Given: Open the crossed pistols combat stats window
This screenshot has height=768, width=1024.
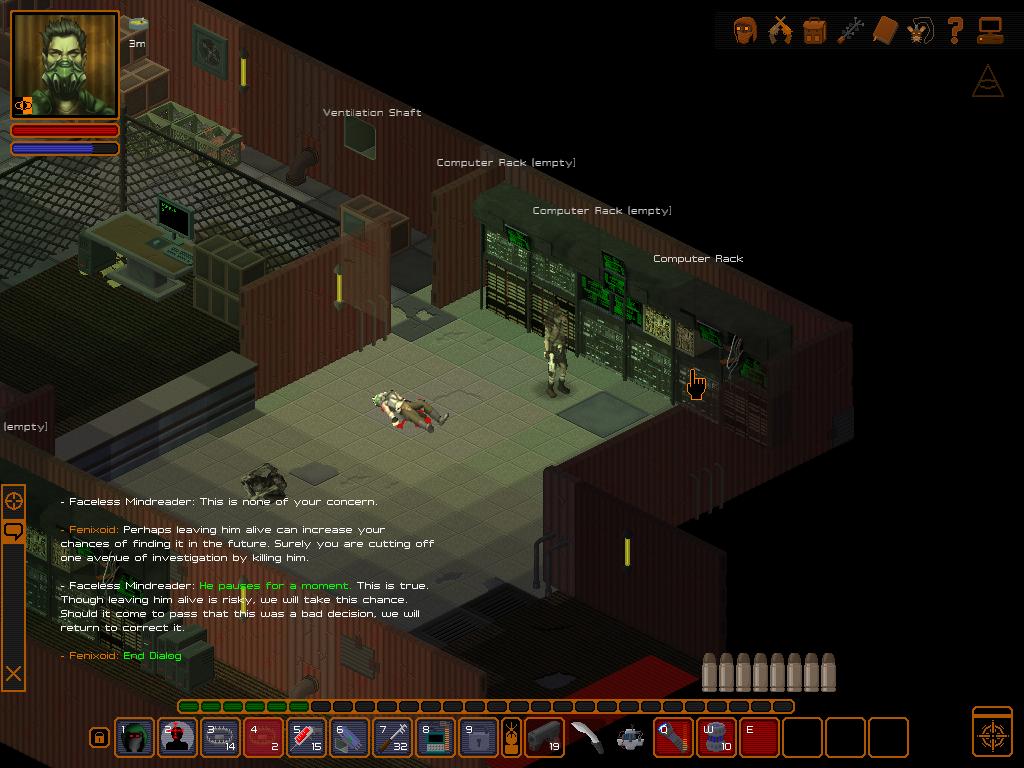Looking at the screenshot, I should [x=780, y=30].
